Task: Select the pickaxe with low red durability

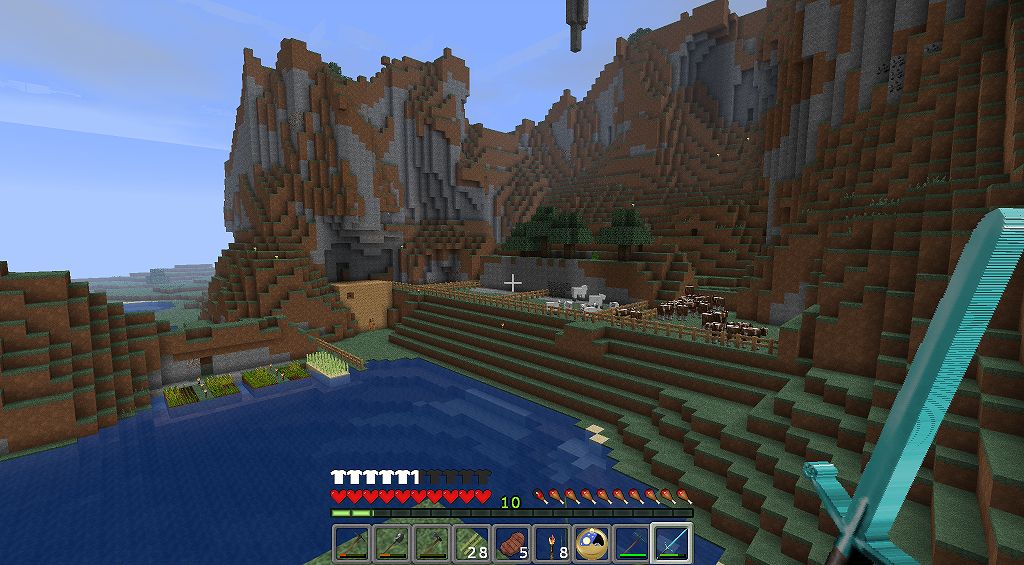Action: [x=351, y=543]
